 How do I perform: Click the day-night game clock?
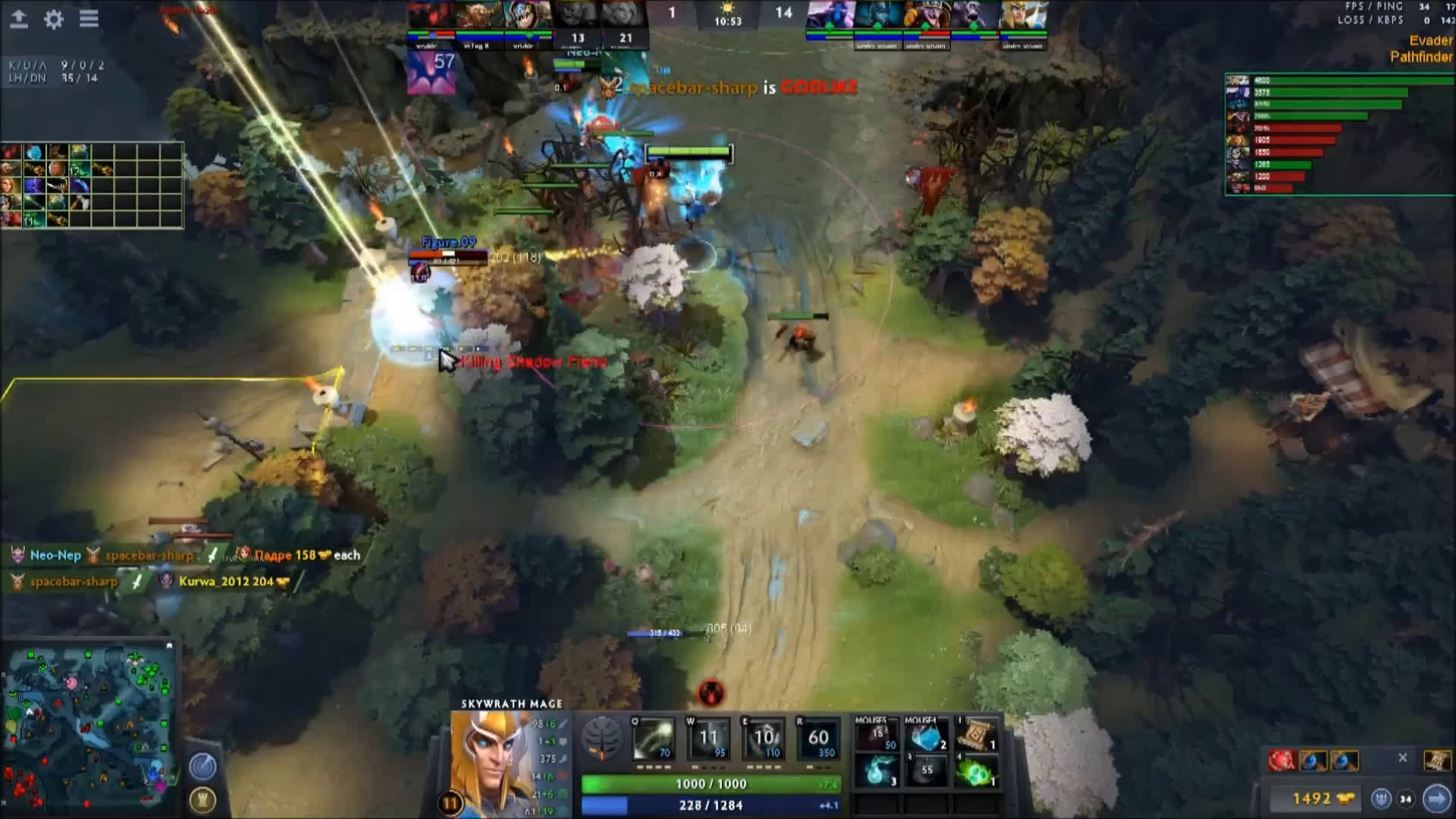click(x=727, y=15)
